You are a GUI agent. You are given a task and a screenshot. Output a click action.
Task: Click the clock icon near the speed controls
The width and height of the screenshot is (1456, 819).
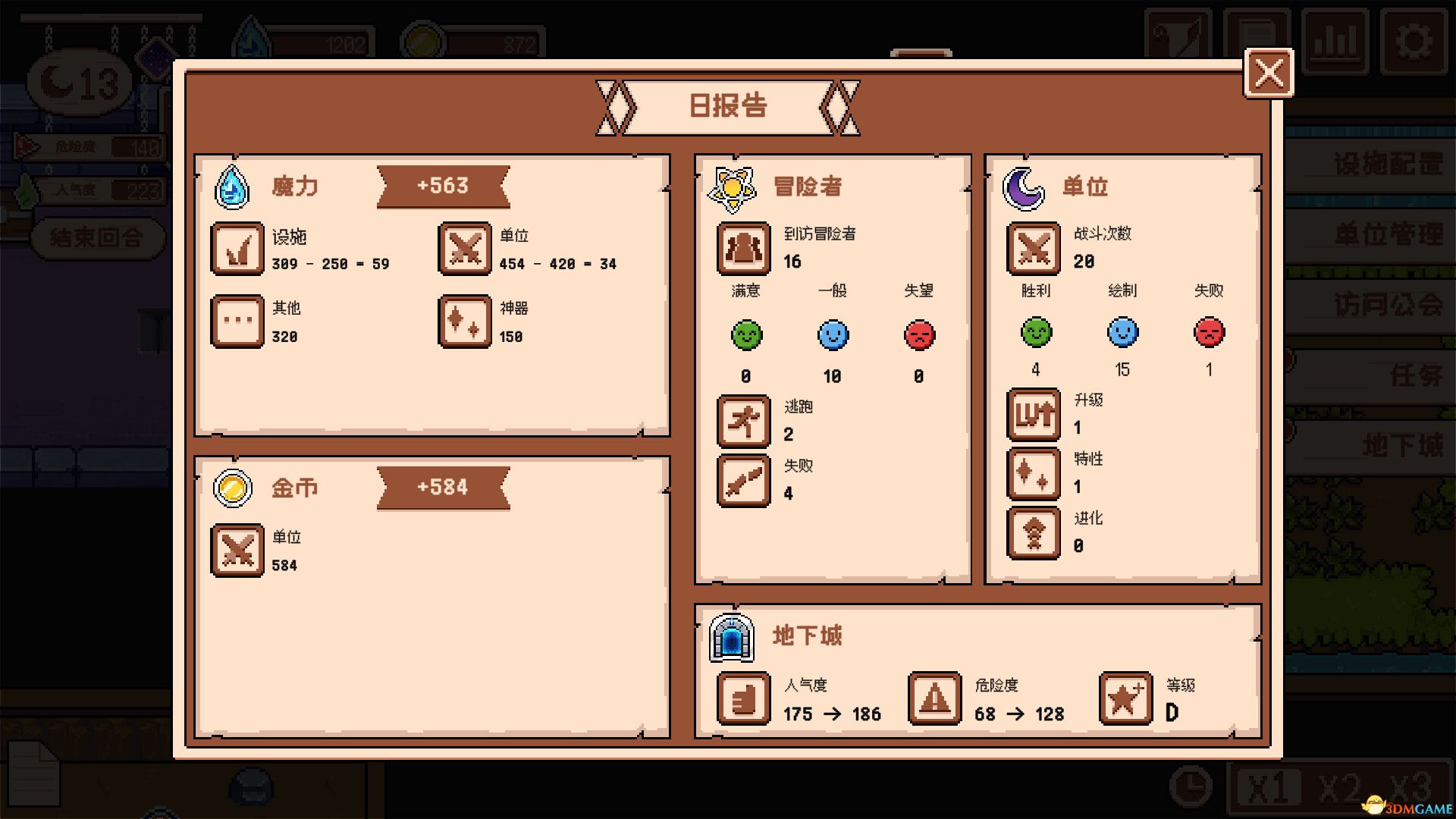(1190, 784)
